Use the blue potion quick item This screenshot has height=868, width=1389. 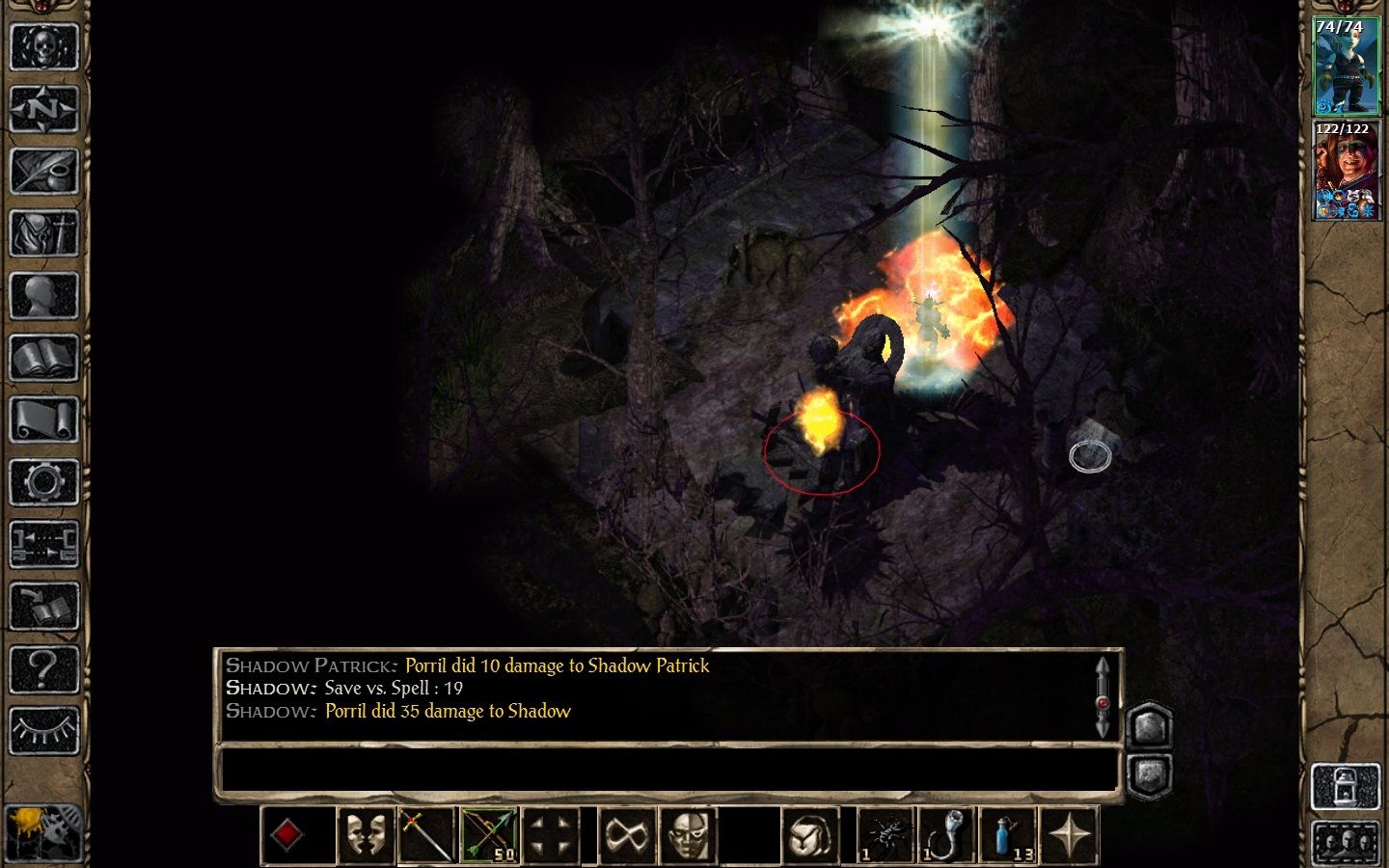[1008, 835]
